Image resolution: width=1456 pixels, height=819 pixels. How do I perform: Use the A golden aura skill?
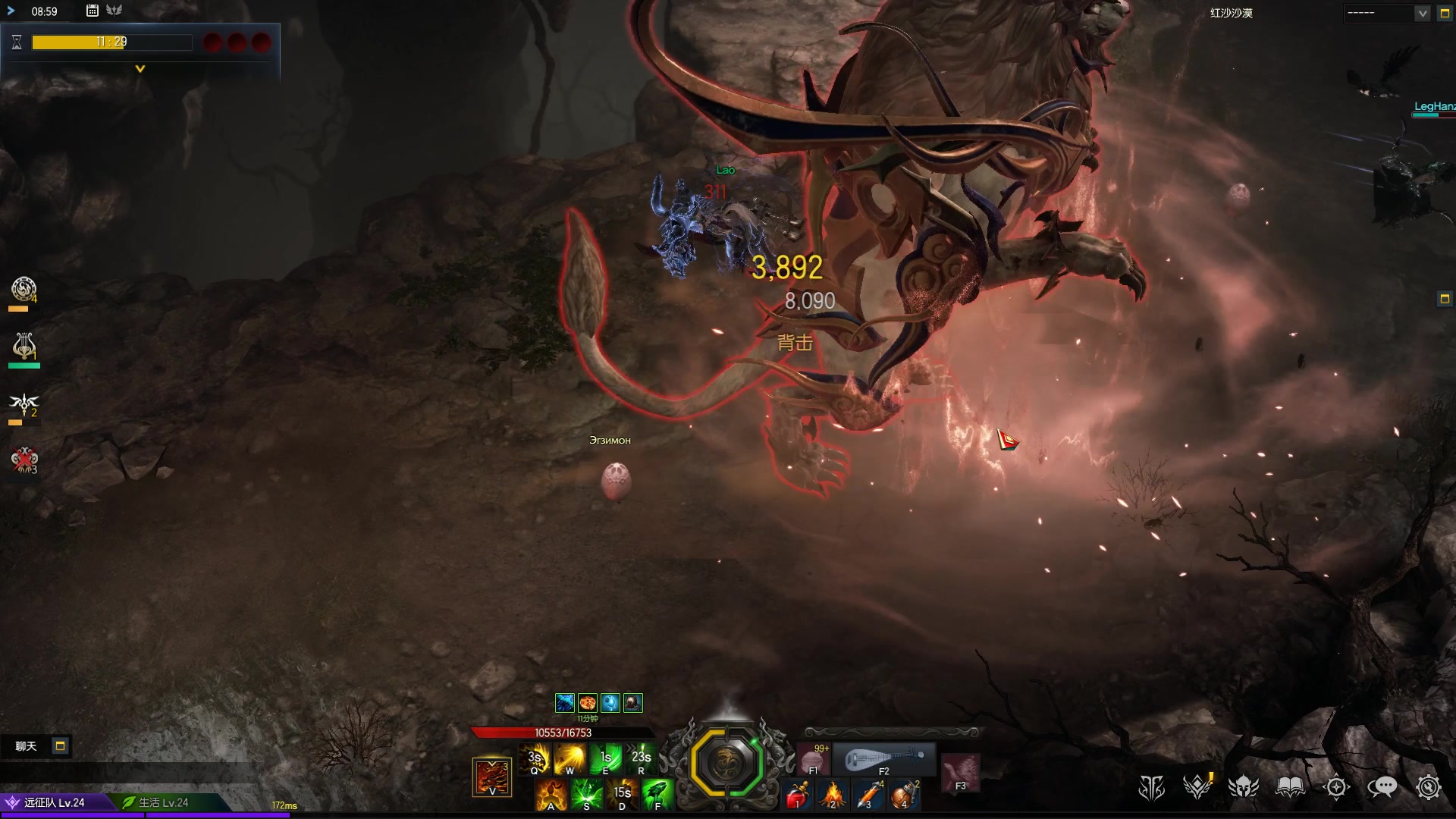(551, 795)
